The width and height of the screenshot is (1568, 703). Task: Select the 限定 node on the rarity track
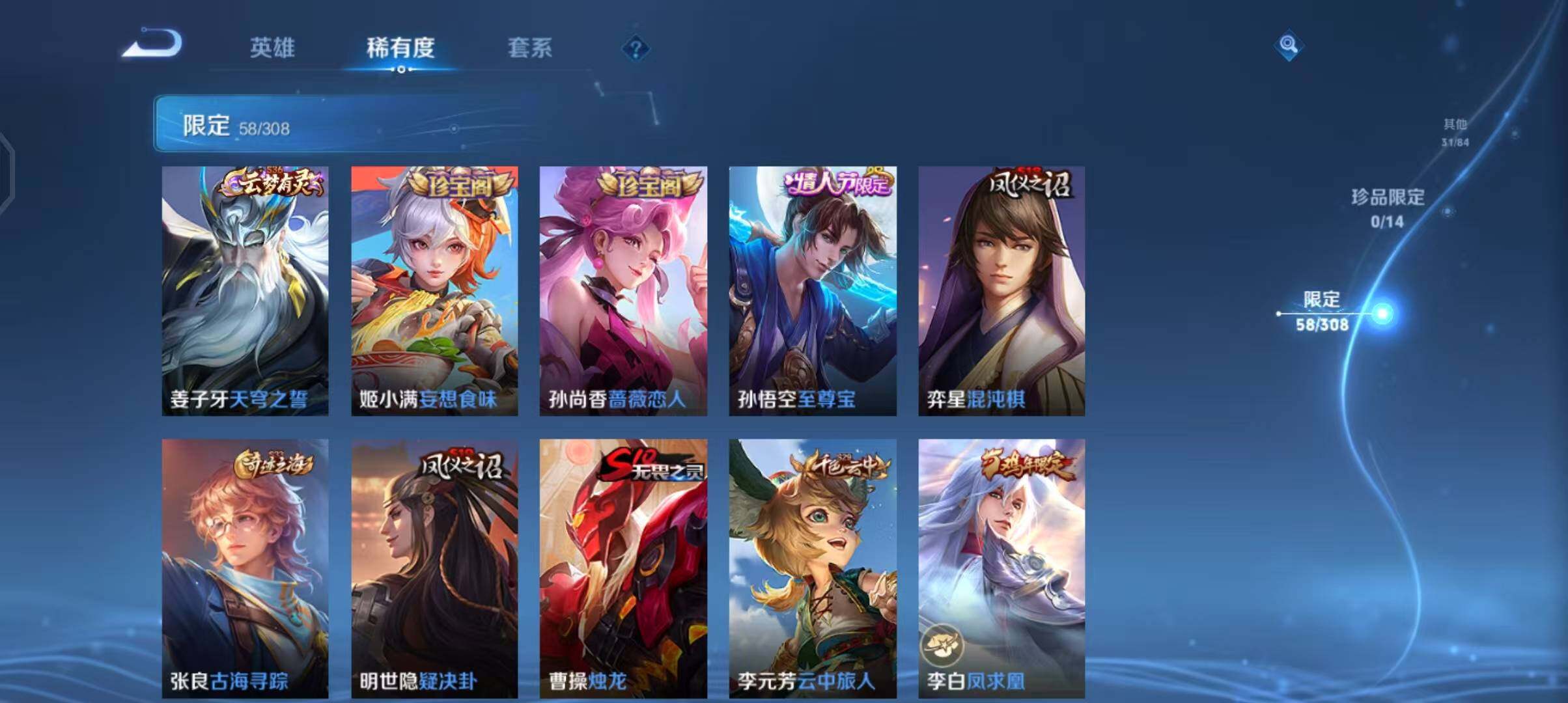(x=1322, y=312)
